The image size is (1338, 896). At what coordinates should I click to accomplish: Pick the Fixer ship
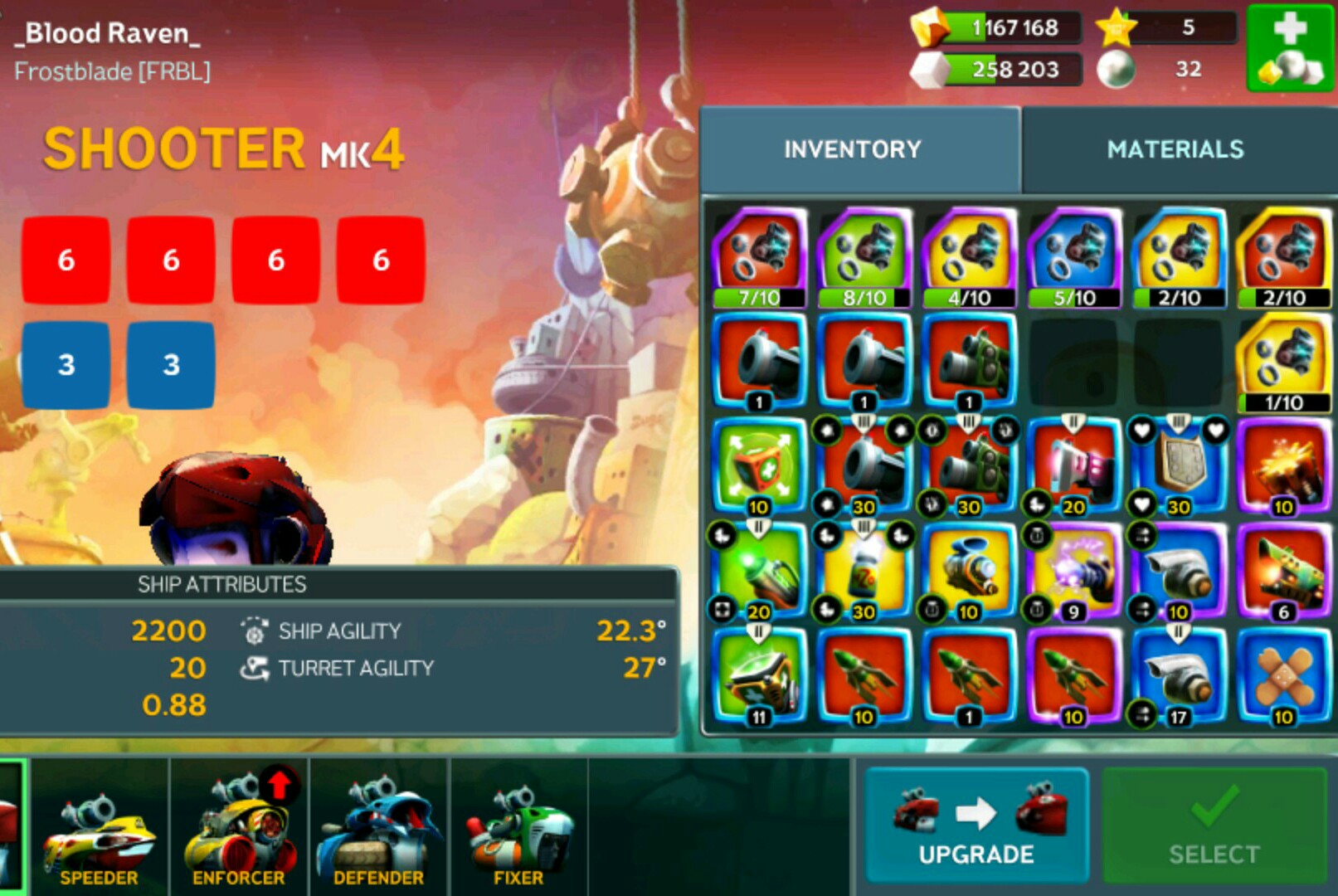[518, 830]
